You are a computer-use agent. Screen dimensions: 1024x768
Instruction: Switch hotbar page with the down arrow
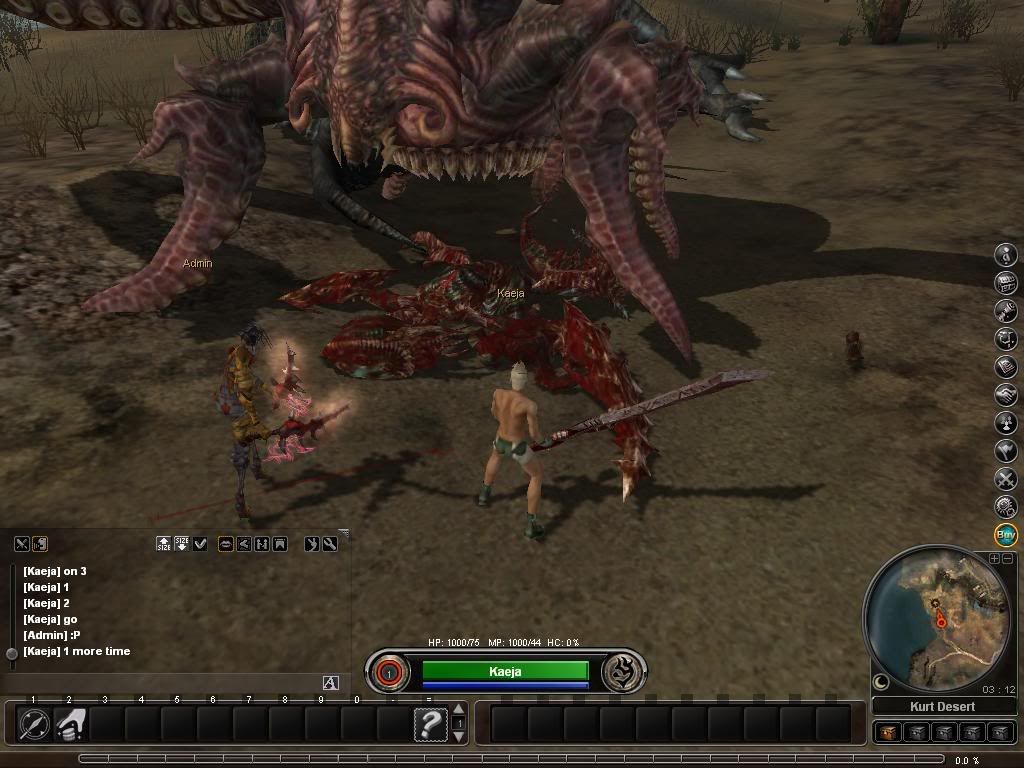pos(459,736)
